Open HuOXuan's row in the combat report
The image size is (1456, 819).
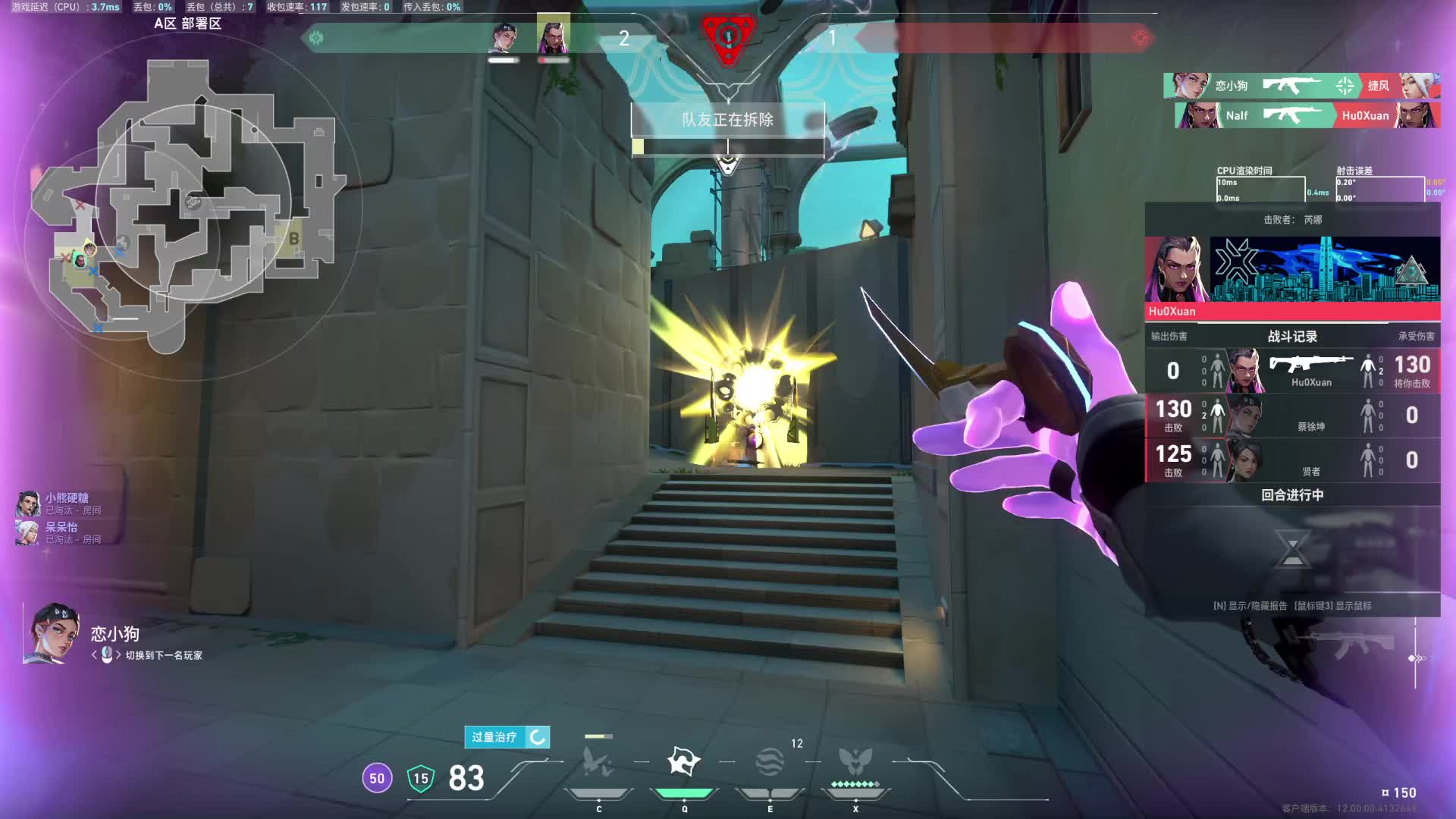click(x=1292, y=371)
